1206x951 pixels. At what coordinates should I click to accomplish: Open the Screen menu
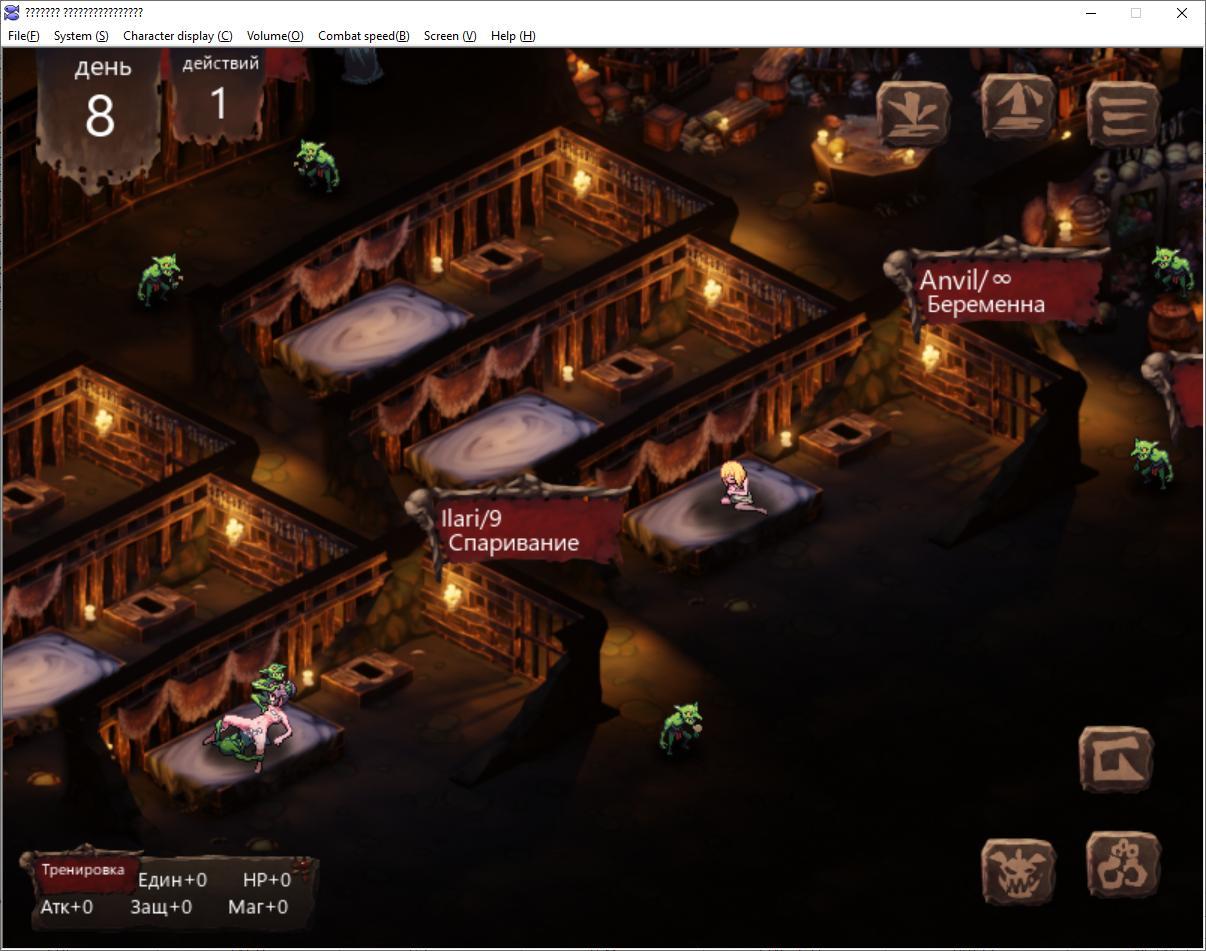click(x=449, y=36)
